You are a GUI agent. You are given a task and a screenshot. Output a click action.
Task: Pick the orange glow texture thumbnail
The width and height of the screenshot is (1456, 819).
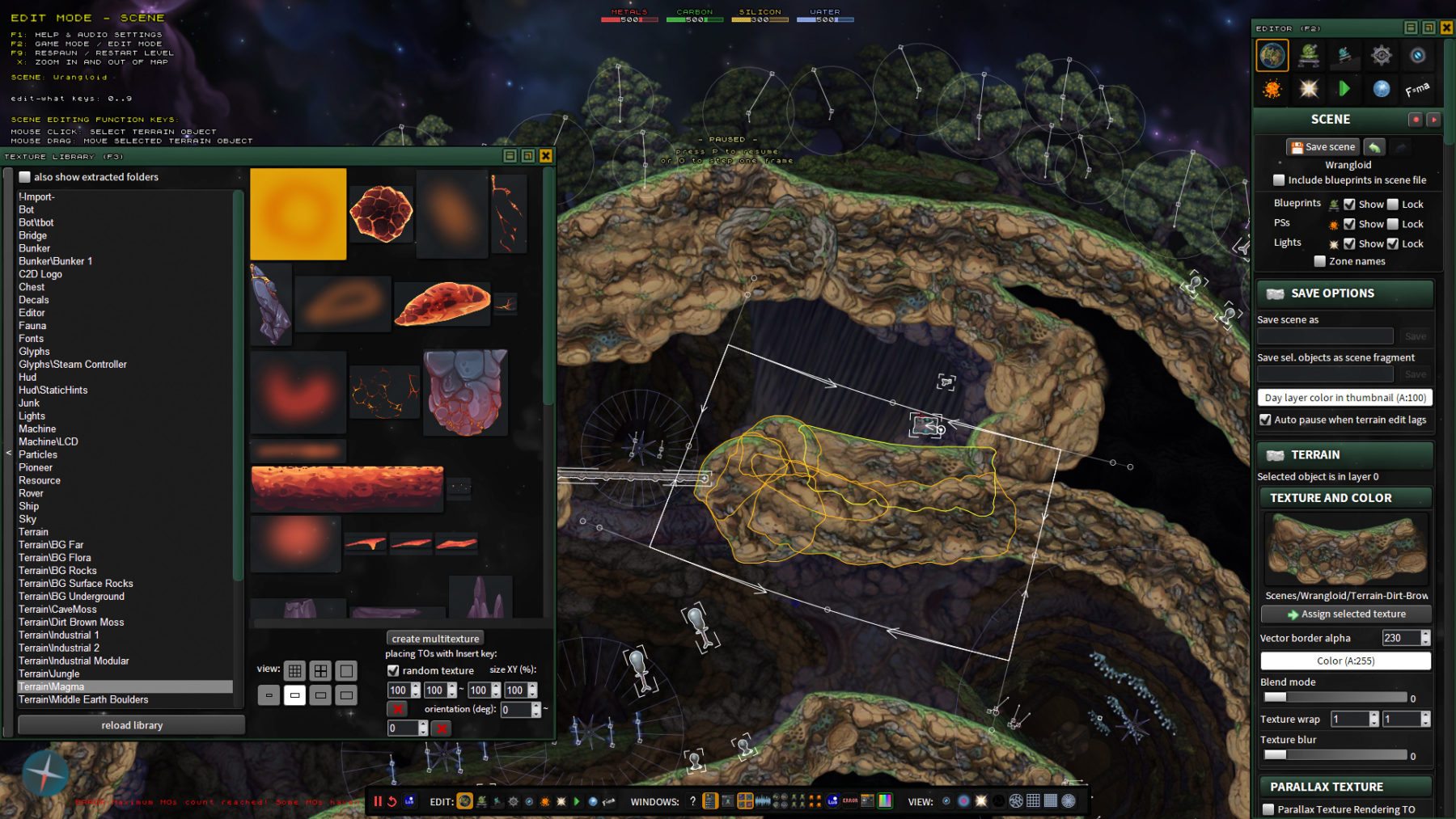click(x=298, y=214)
